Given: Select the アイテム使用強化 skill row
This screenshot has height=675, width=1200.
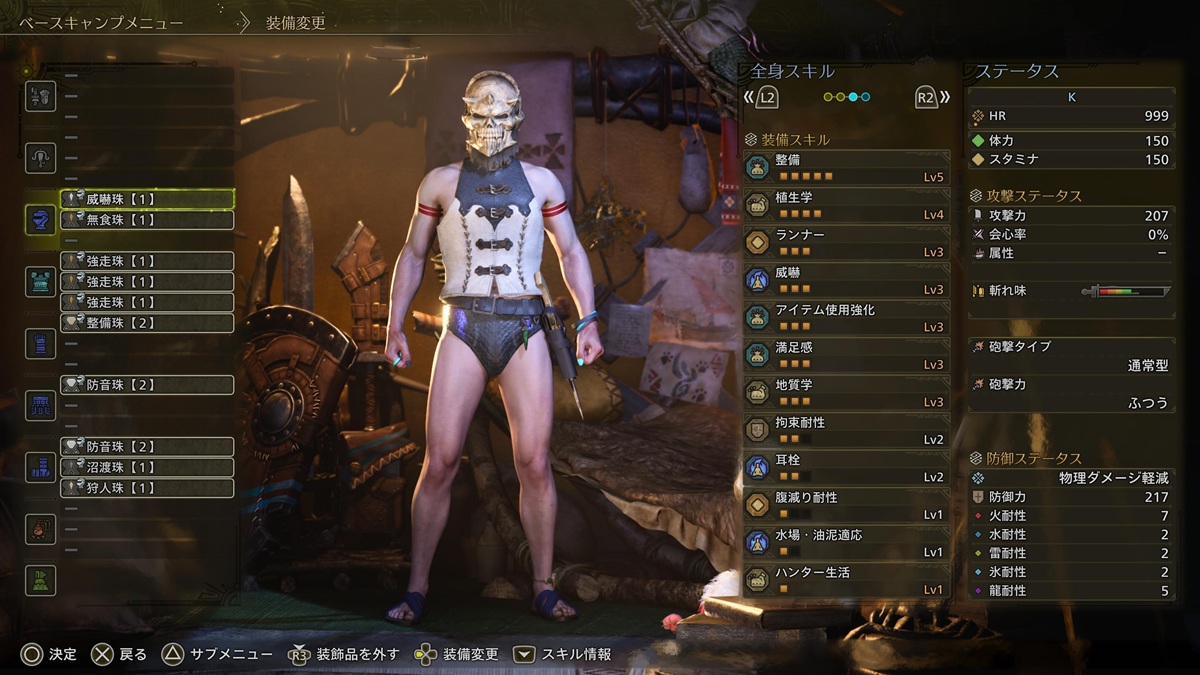Looking at the screenshot, I should coord(846,317).
